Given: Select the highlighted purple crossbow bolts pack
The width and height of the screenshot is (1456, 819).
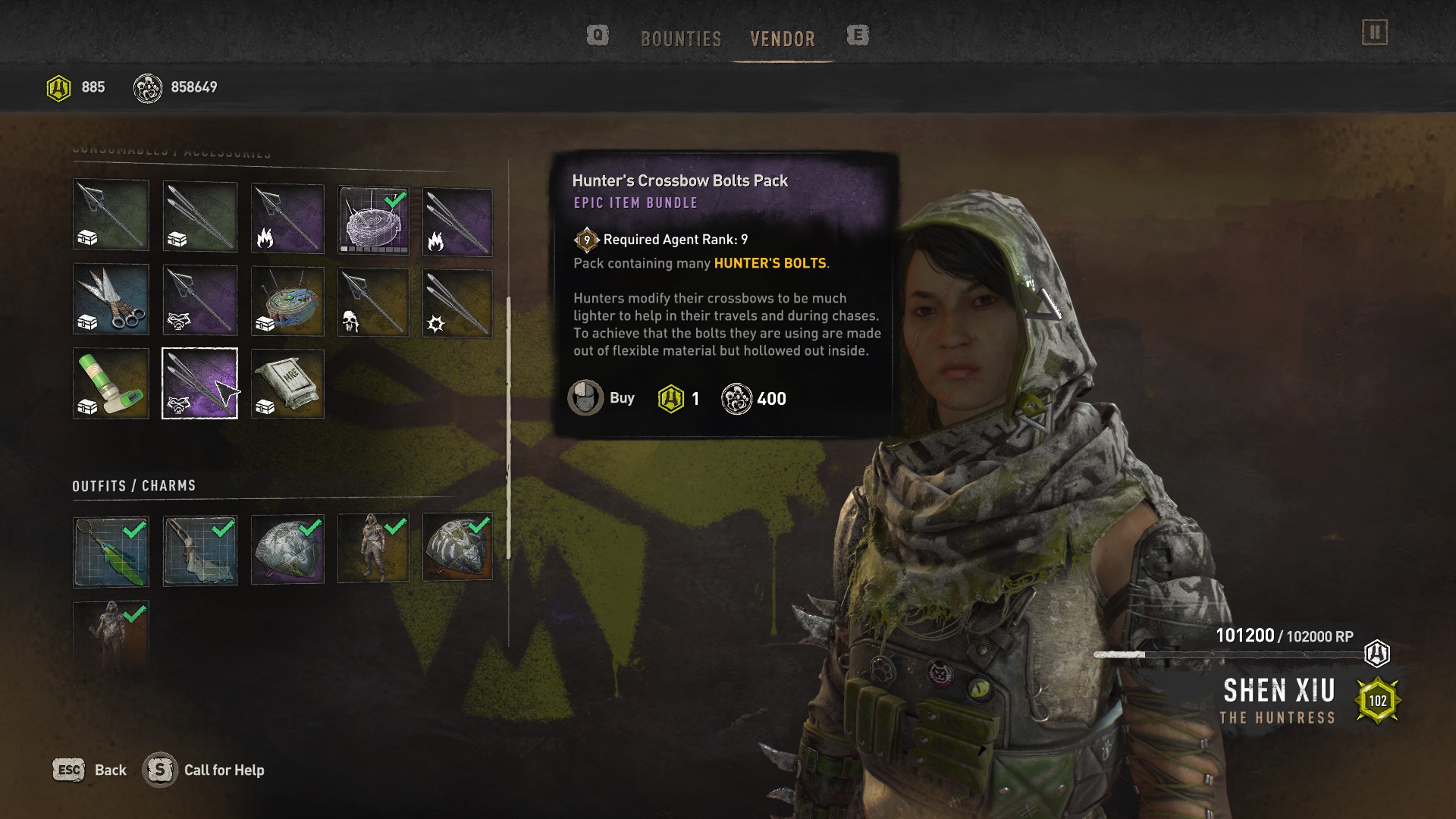Looking at the screenshot, I should (x=199, y=383).
